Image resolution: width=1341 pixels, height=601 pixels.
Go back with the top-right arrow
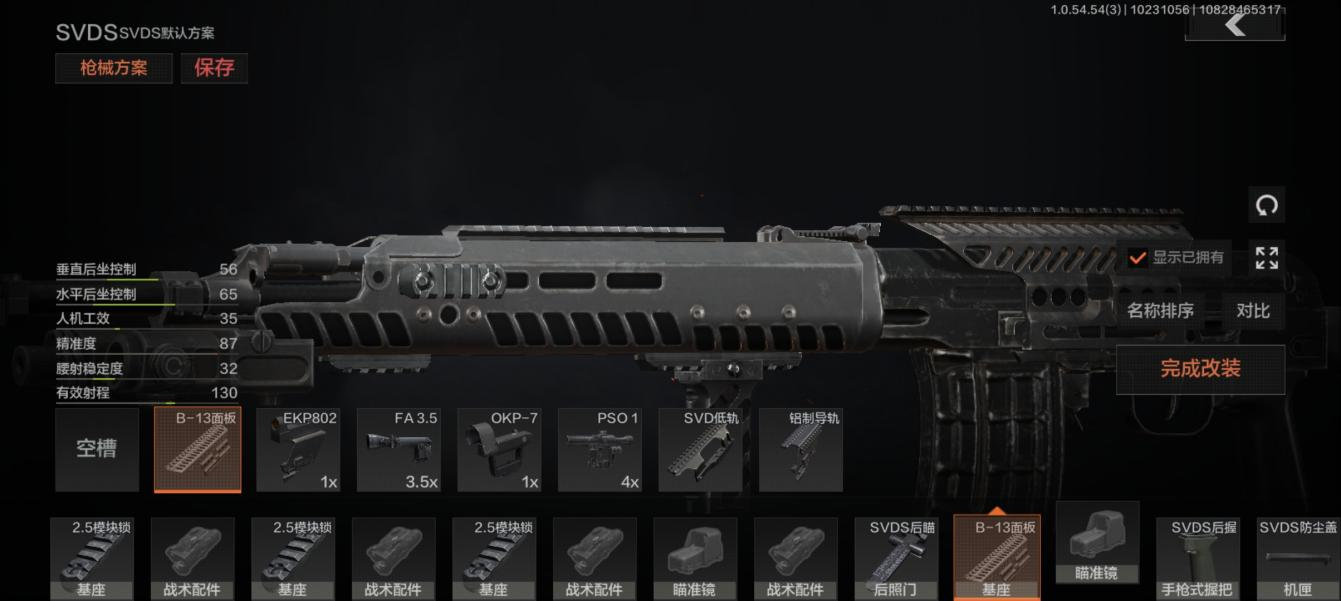point(1235,24)
